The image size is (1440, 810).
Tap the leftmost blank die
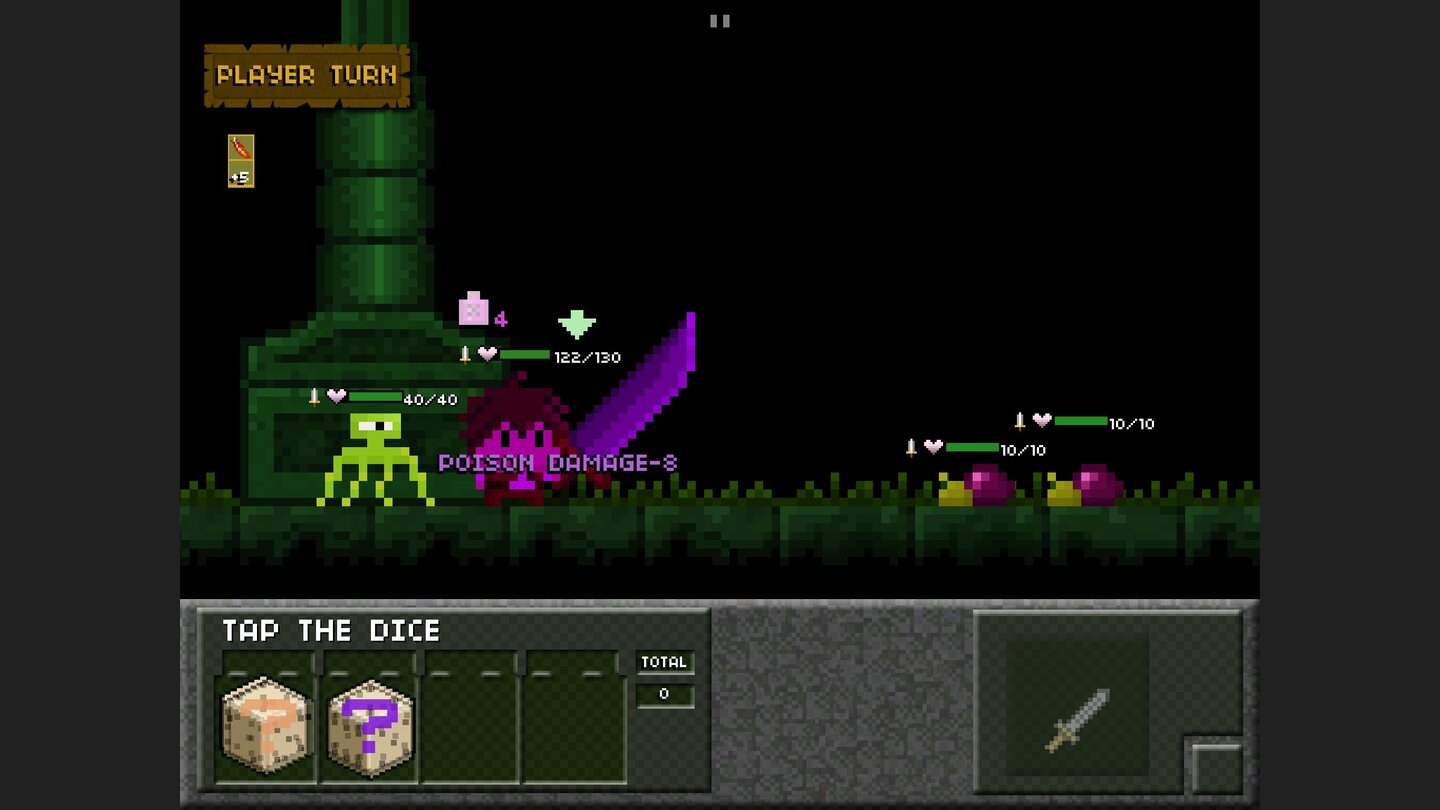coord(265,725)
